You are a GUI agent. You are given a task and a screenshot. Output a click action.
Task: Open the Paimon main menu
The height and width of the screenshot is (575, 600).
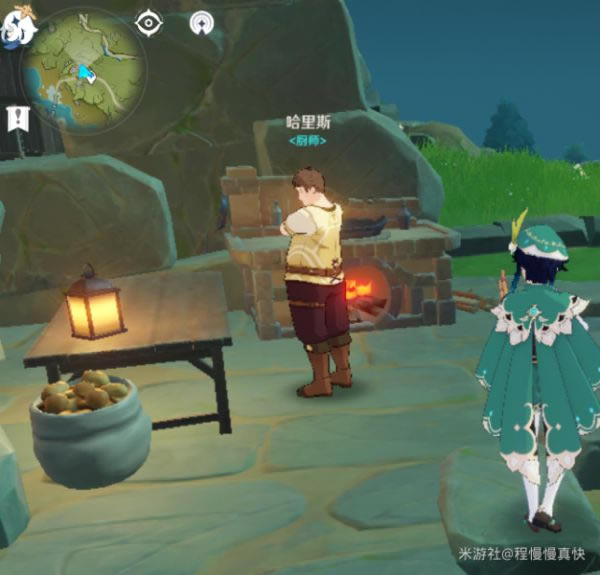point(15,27)
